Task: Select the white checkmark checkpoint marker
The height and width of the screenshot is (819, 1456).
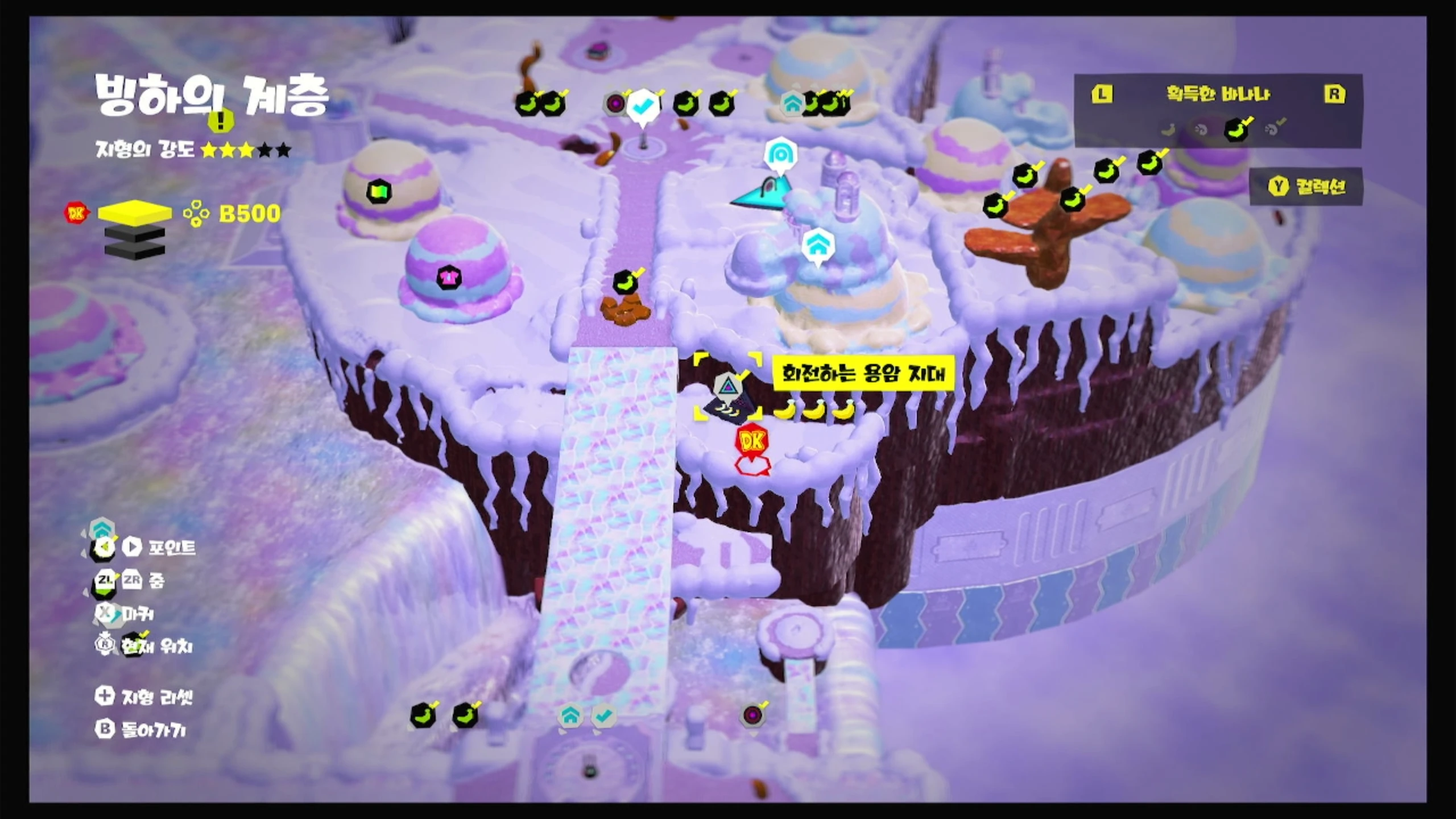Action: coord(643,106)
